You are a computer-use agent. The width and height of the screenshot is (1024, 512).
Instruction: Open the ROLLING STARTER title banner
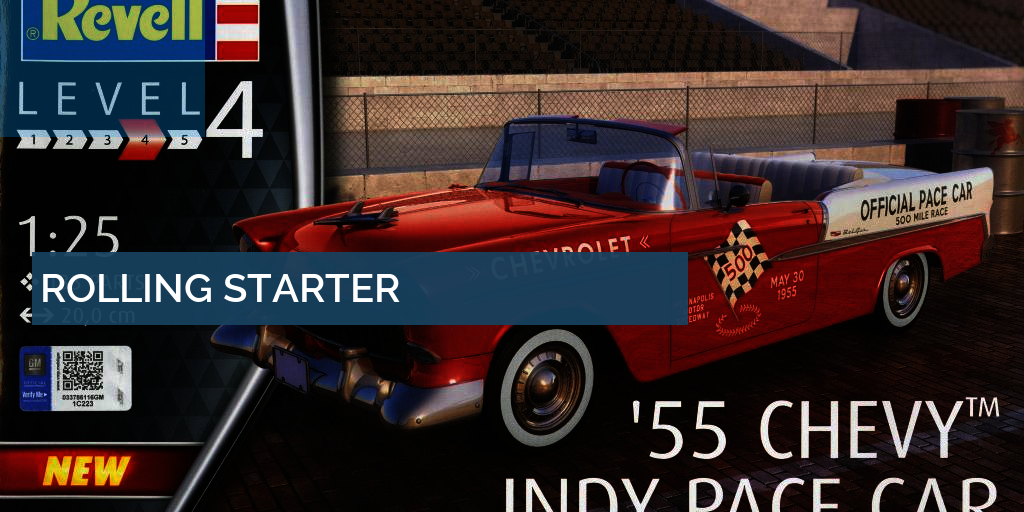[220, 288]
